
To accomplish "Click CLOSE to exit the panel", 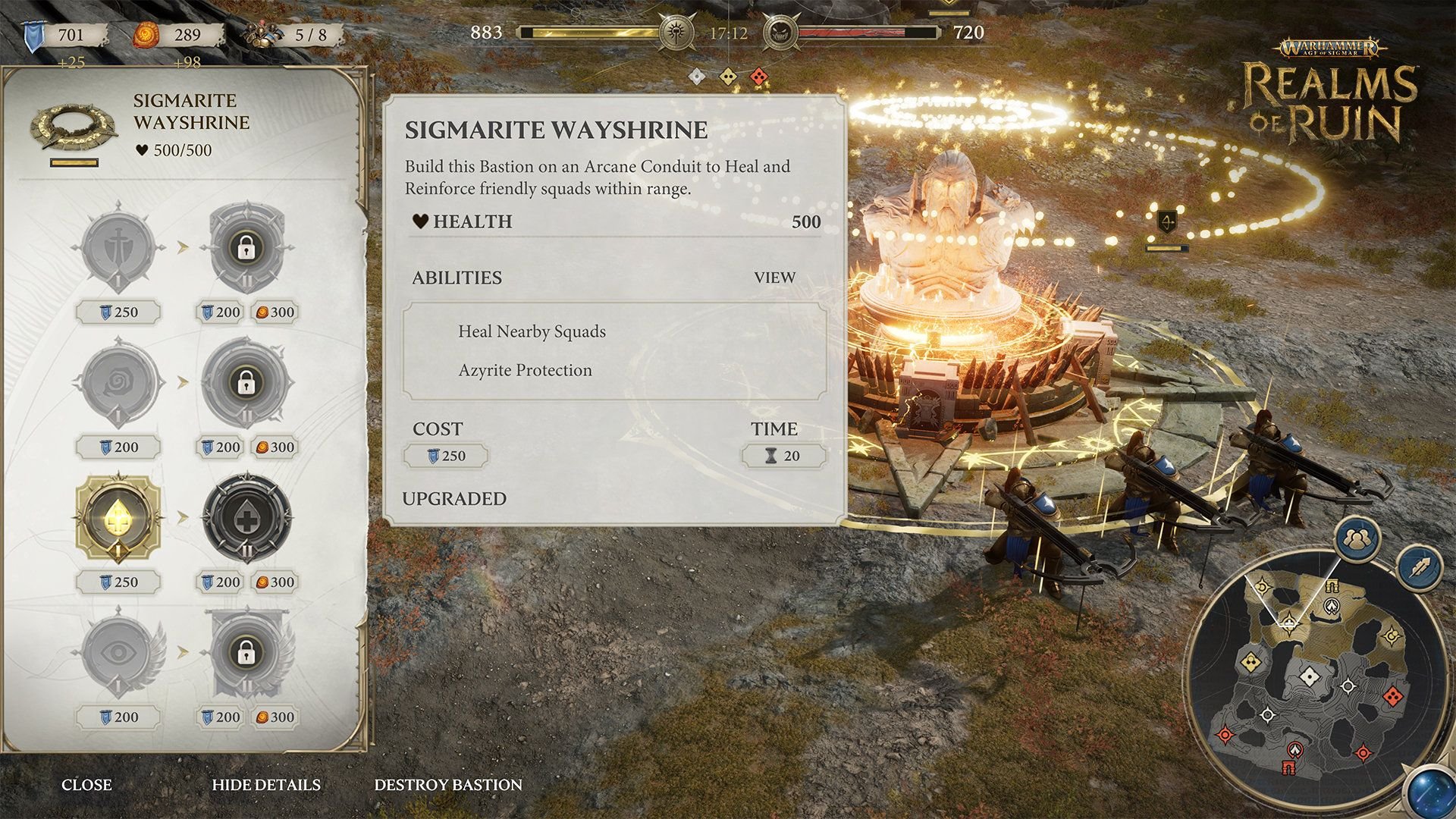I will 88,785.
